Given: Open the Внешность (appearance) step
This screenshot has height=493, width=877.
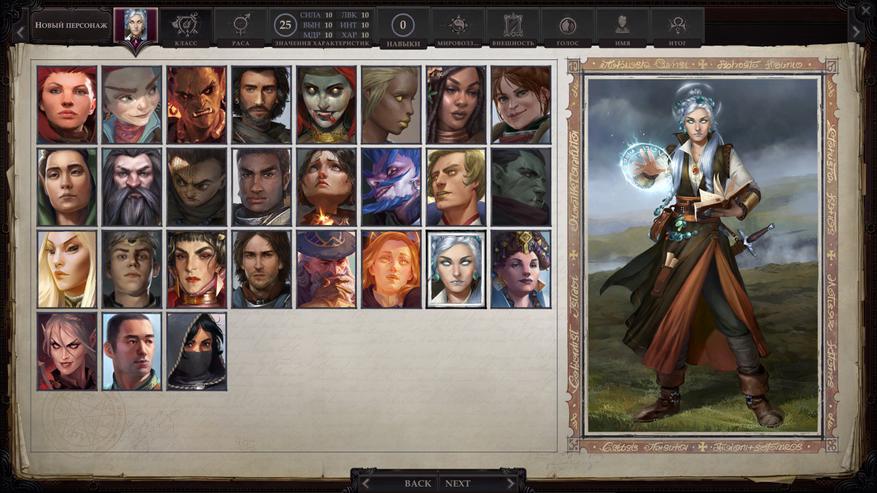Looking at the screenshot, I should [x=513, y=28].
